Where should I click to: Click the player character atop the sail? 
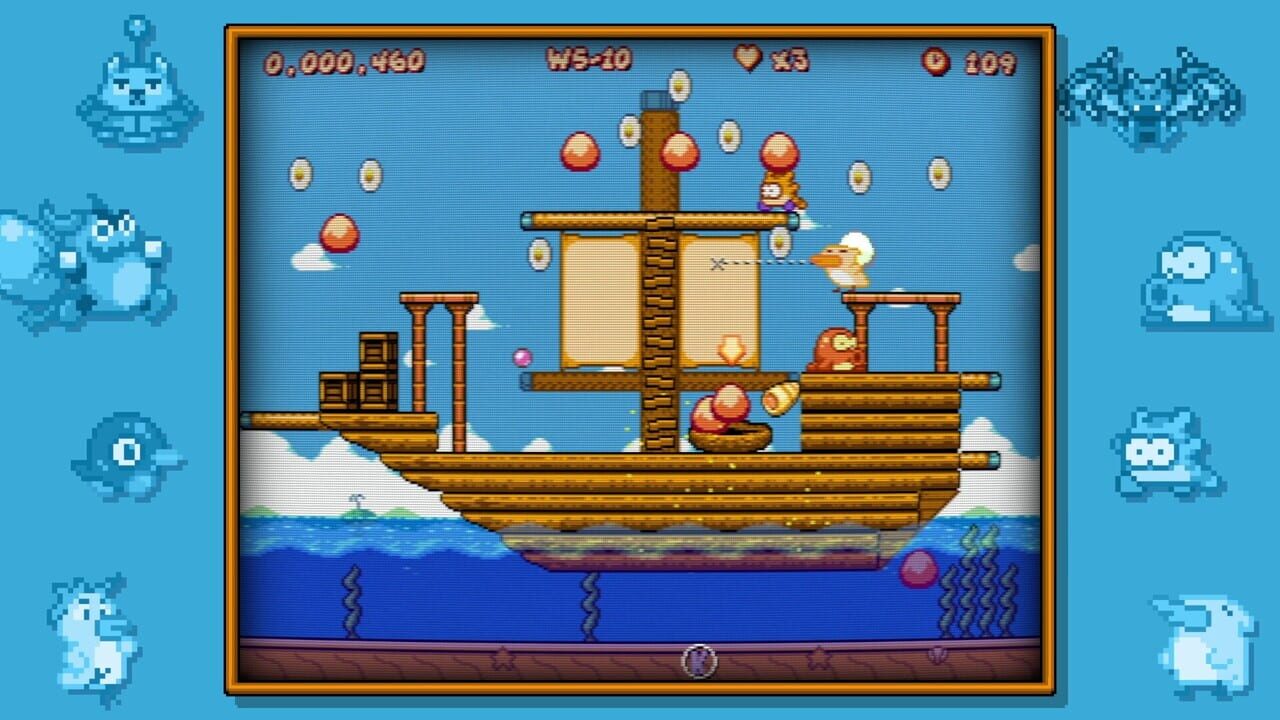[779, 192]
